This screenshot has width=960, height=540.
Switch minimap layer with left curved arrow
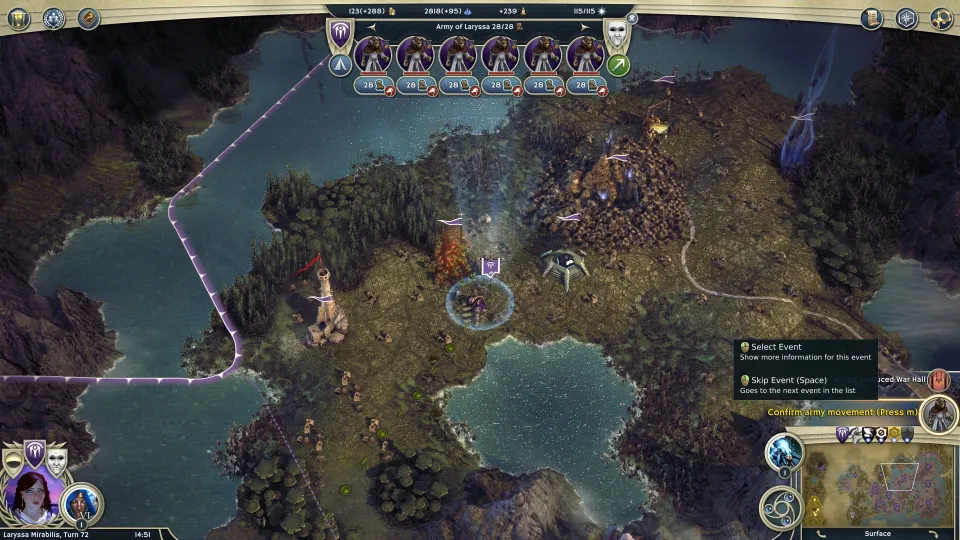pyautogui.click(x=818, y=533)
